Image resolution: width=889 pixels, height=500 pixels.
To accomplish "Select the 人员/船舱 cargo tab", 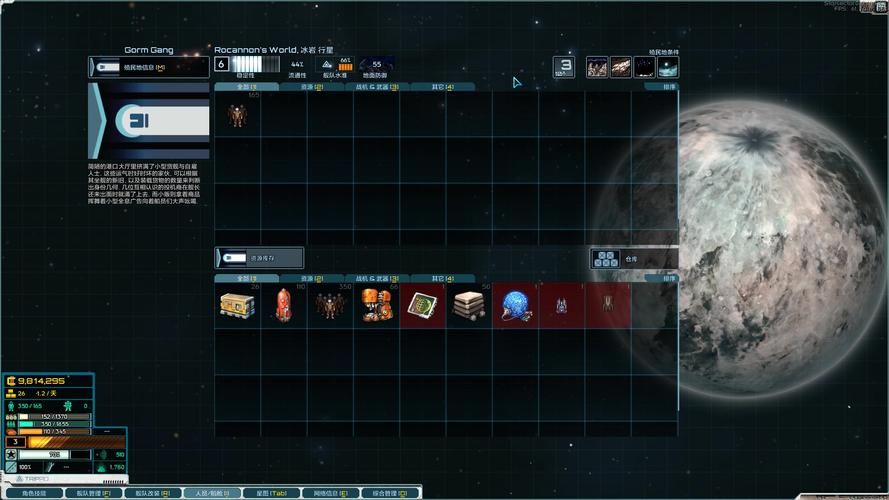I will click(x=212, y=493).
